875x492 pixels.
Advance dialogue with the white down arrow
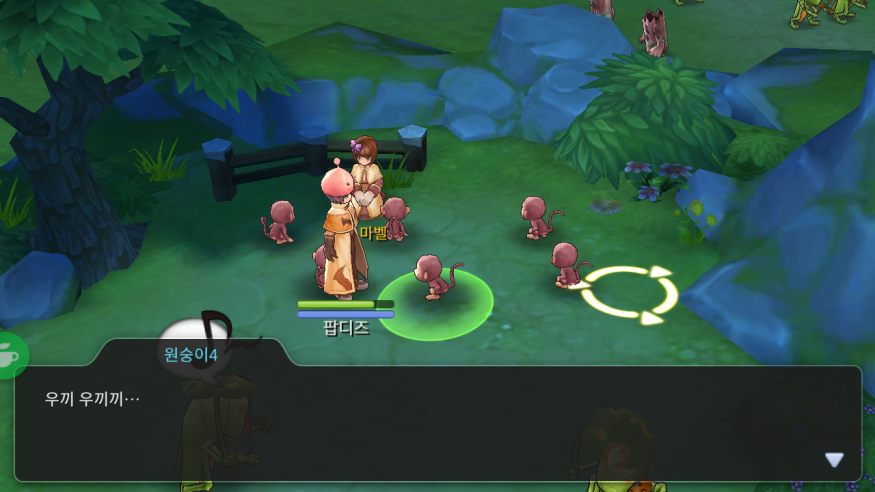[x=834, y=460]
